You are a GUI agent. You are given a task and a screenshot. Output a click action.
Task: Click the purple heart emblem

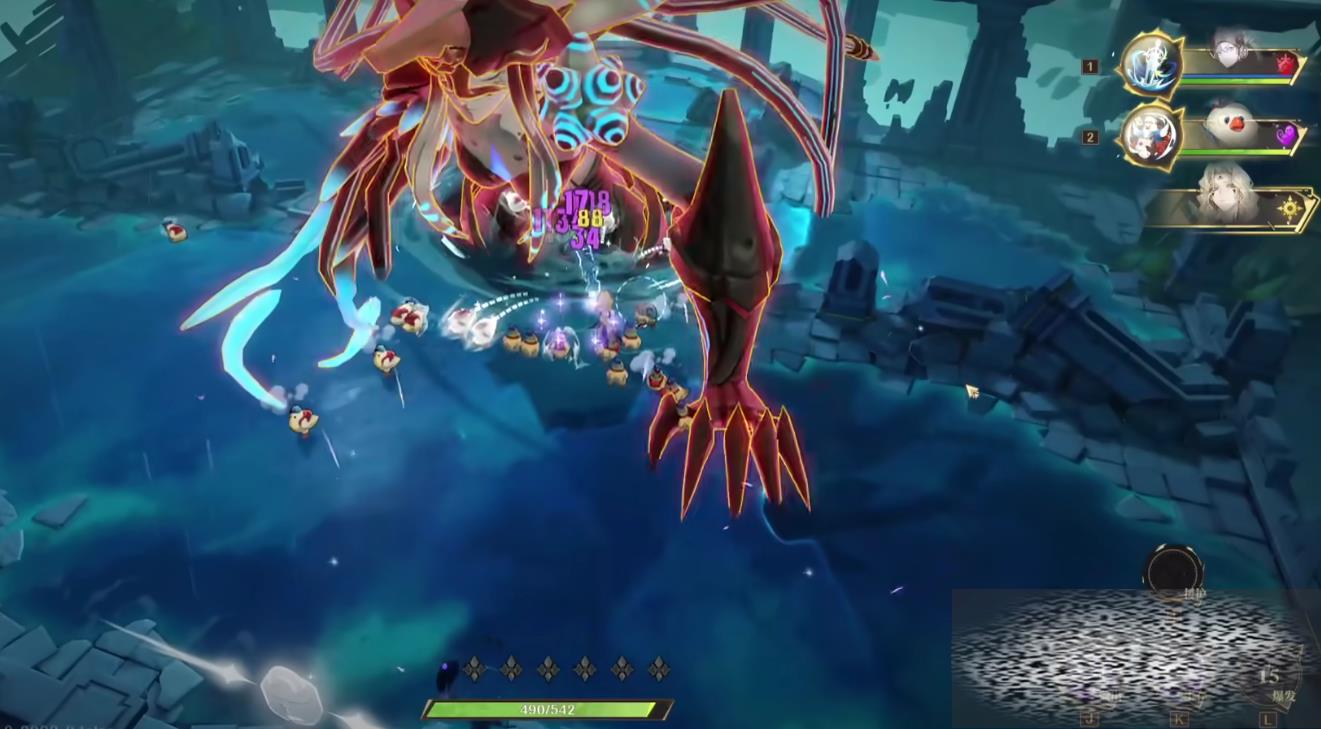pos(1286,134)
